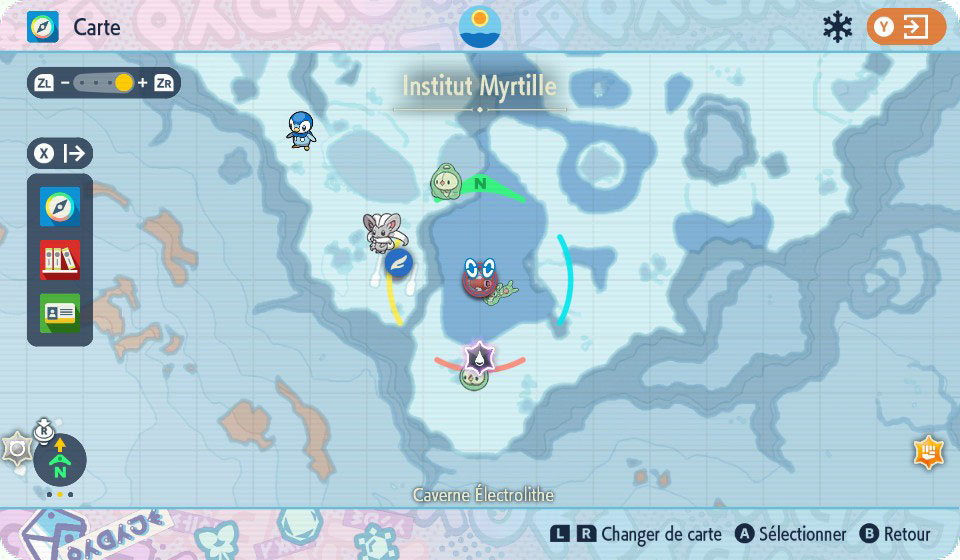960x560 pixels.
Task: Open the profile card app icon
Action: coord(60,313)
